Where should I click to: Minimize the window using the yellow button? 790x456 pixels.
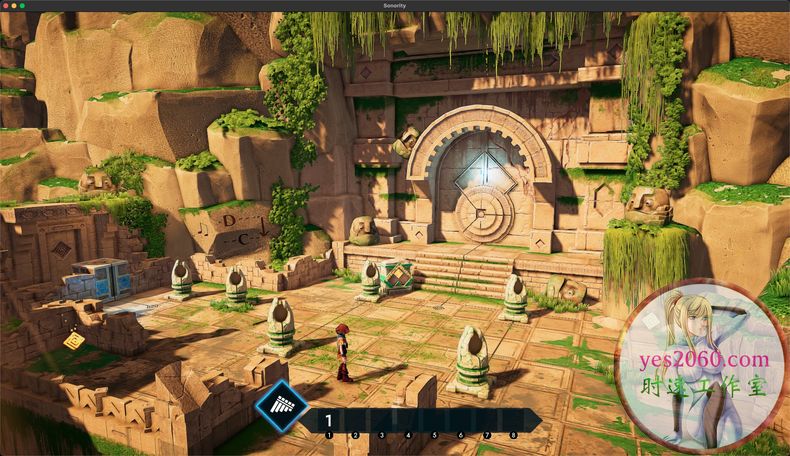click(15, 5)
